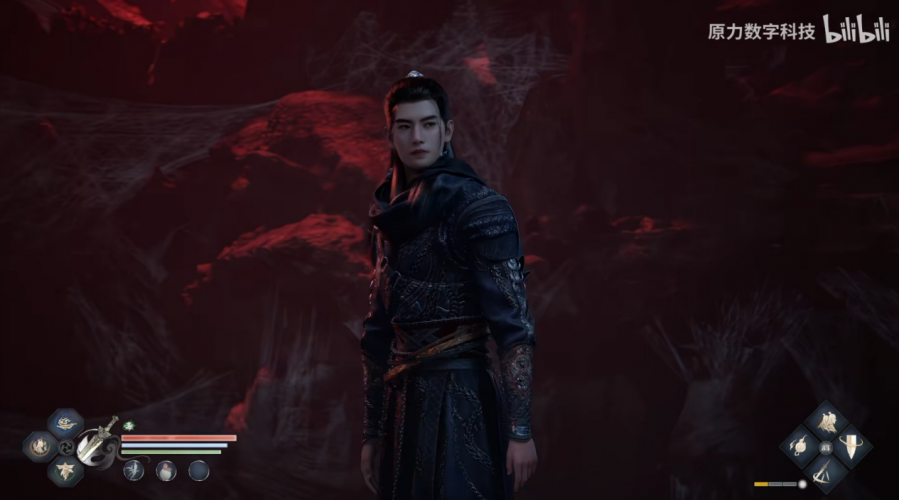899x500 pixels.
Task: Use the winged figure hexagon skill
Action: pos(65,470)
